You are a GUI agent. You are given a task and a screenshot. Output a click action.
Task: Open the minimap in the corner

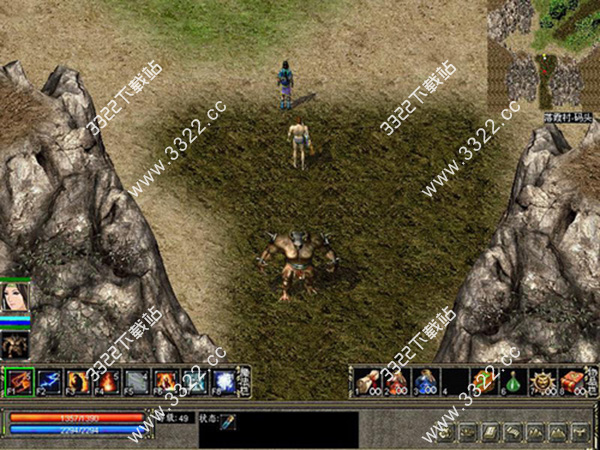543,55
